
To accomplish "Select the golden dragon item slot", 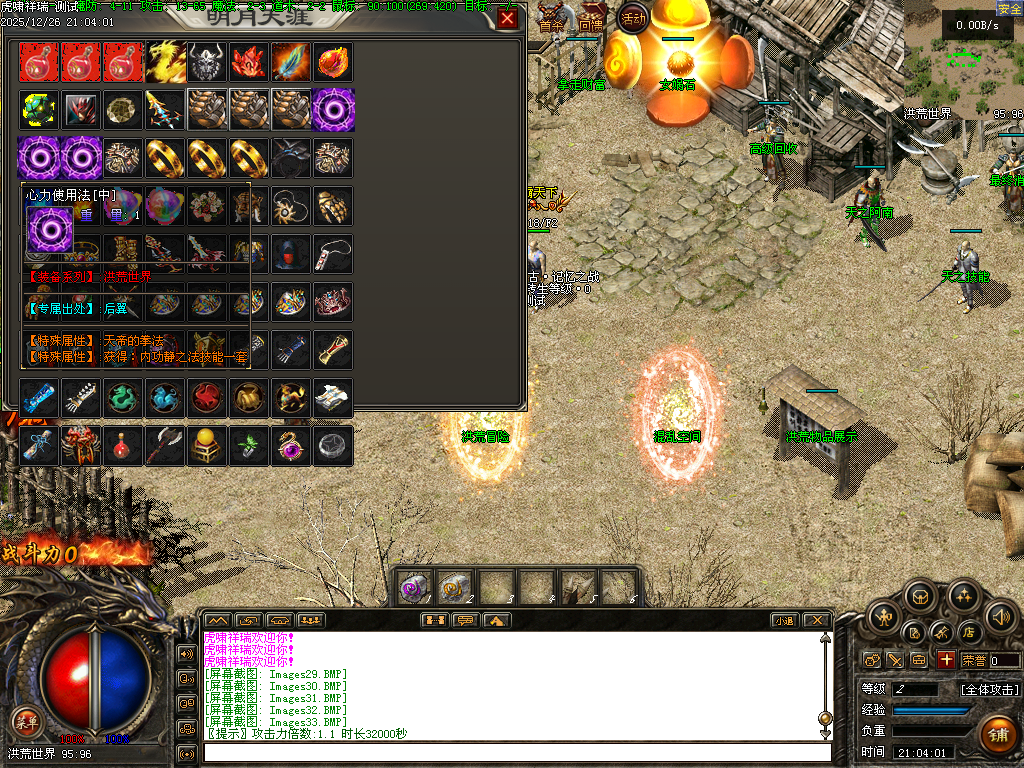I will click(x=165, y=62).
